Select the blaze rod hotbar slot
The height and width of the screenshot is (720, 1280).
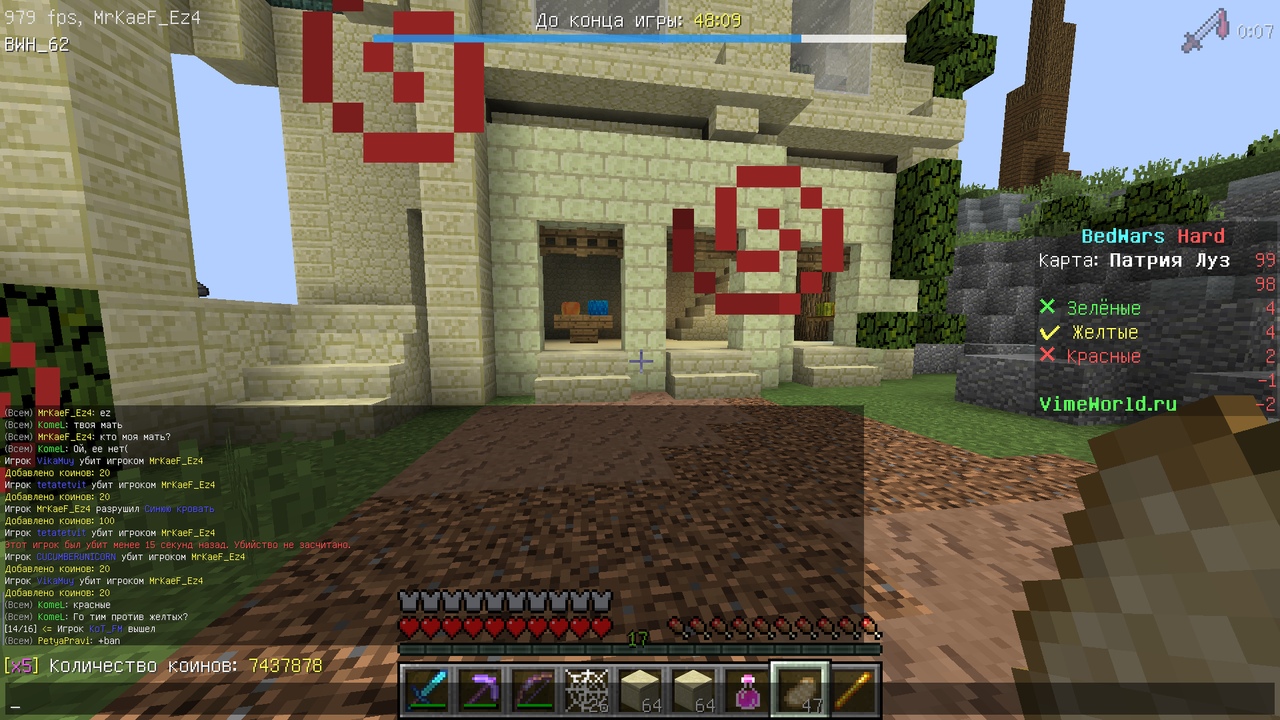853,691
